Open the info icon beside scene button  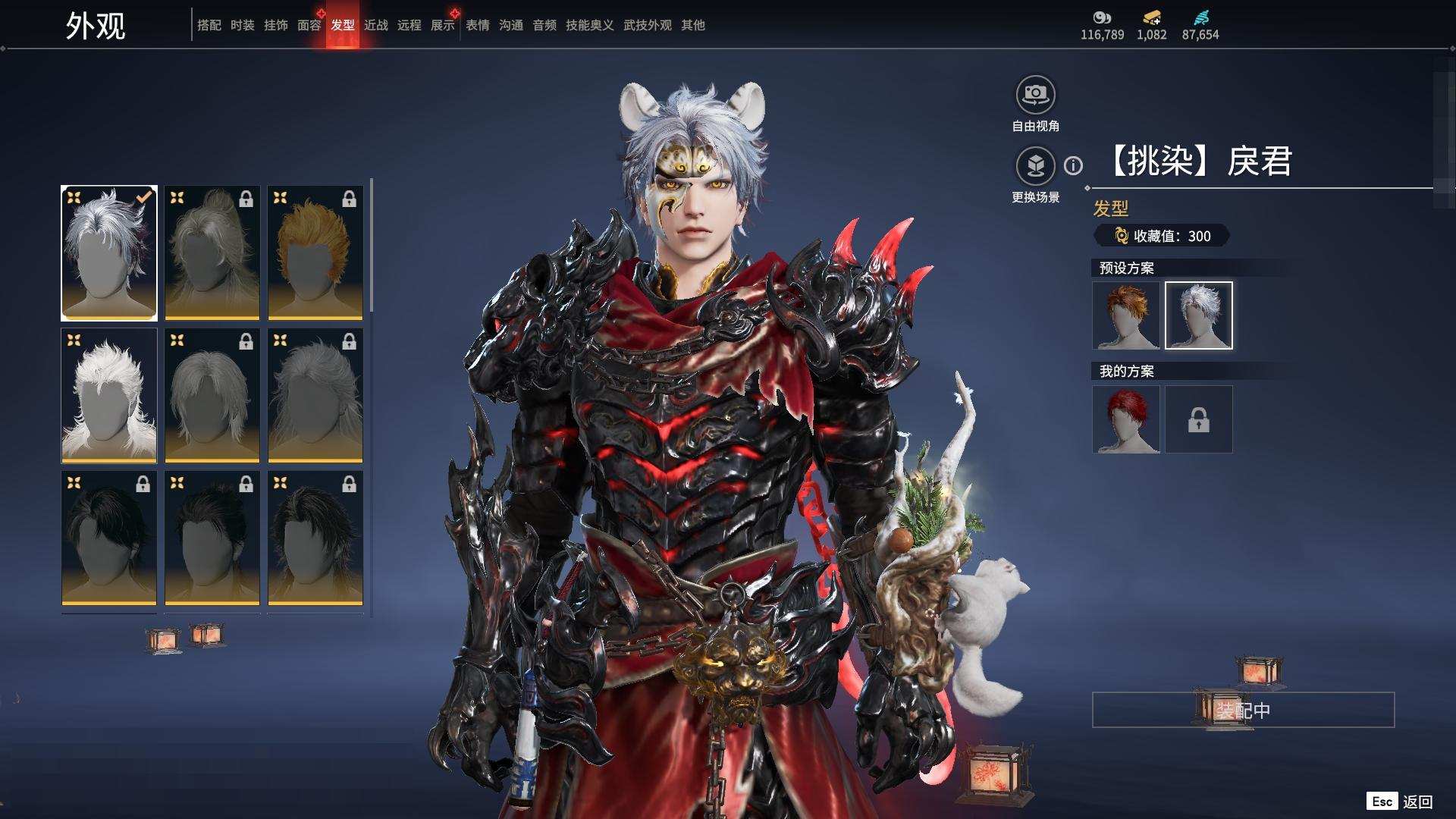1073,165
